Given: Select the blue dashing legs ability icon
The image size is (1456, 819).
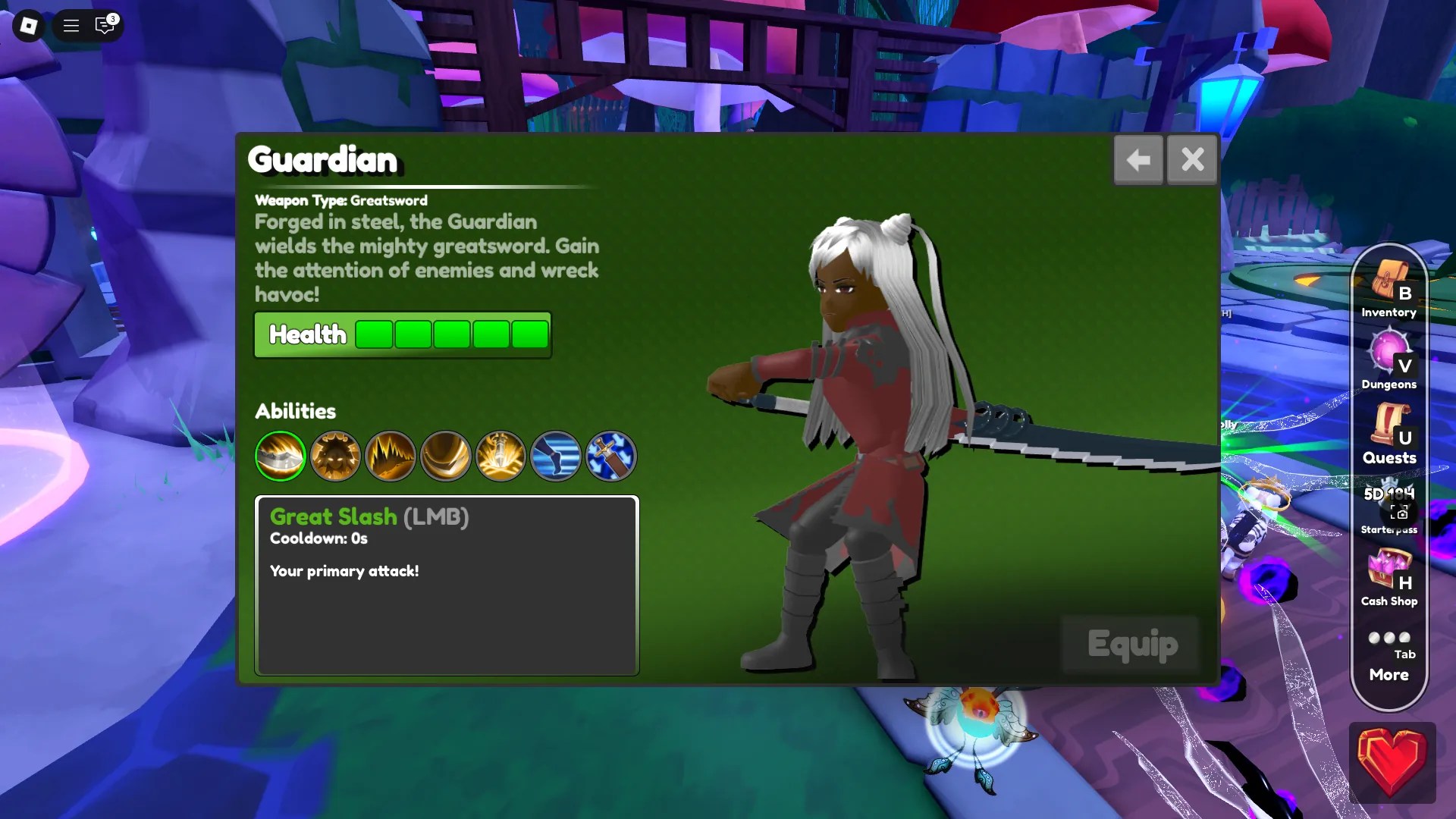Looking at the screenshot, I should pyautogui.click(x=557, y=455).
